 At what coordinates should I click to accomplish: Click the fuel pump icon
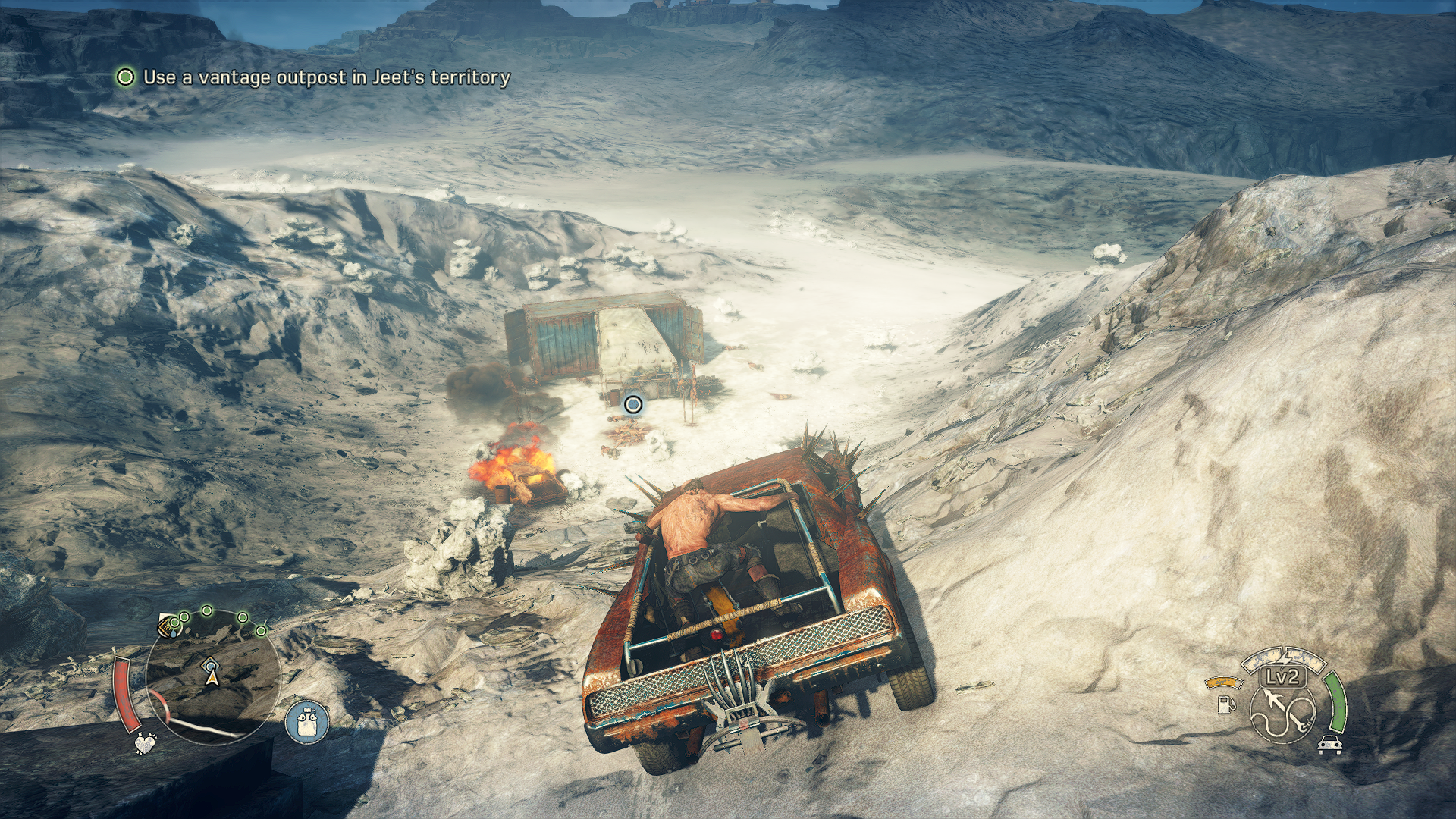1225,704
